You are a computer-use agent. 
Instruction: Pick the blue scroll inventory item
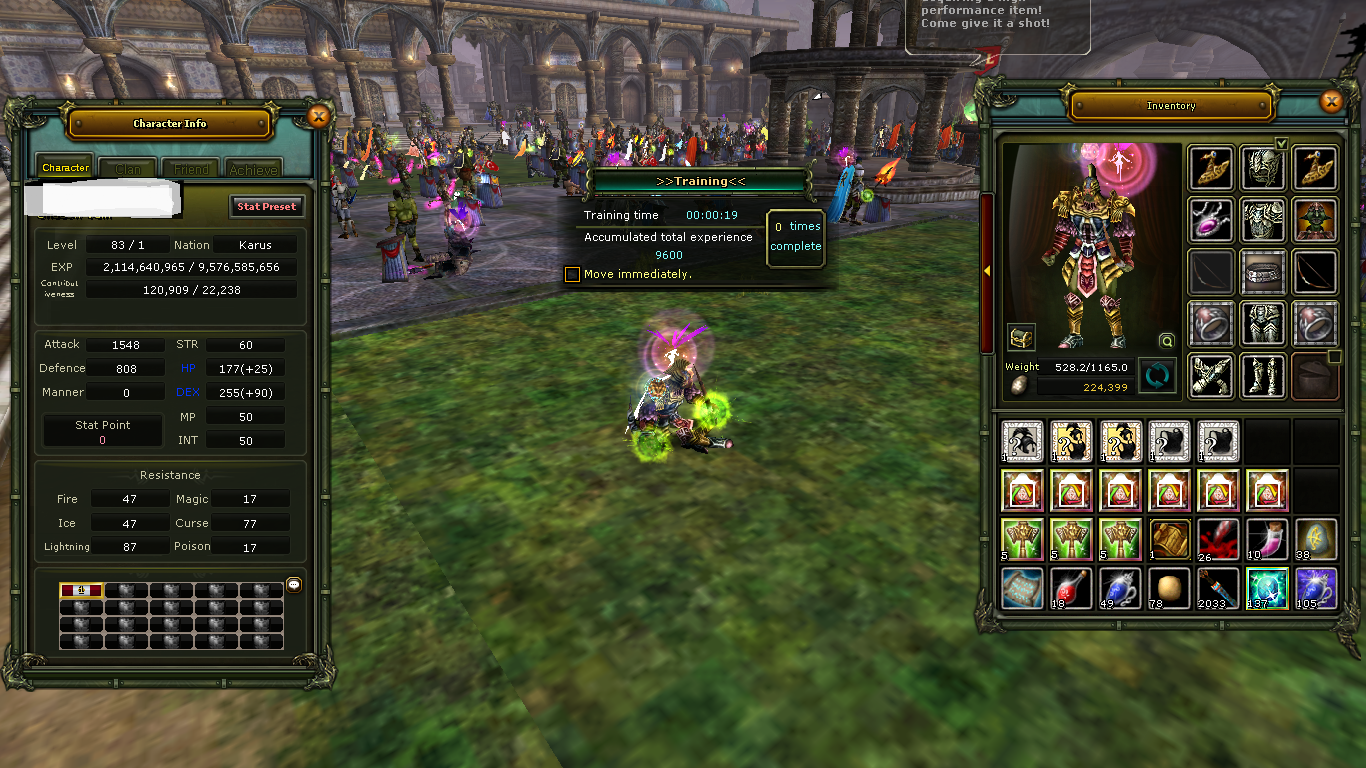coord(1022,589)
